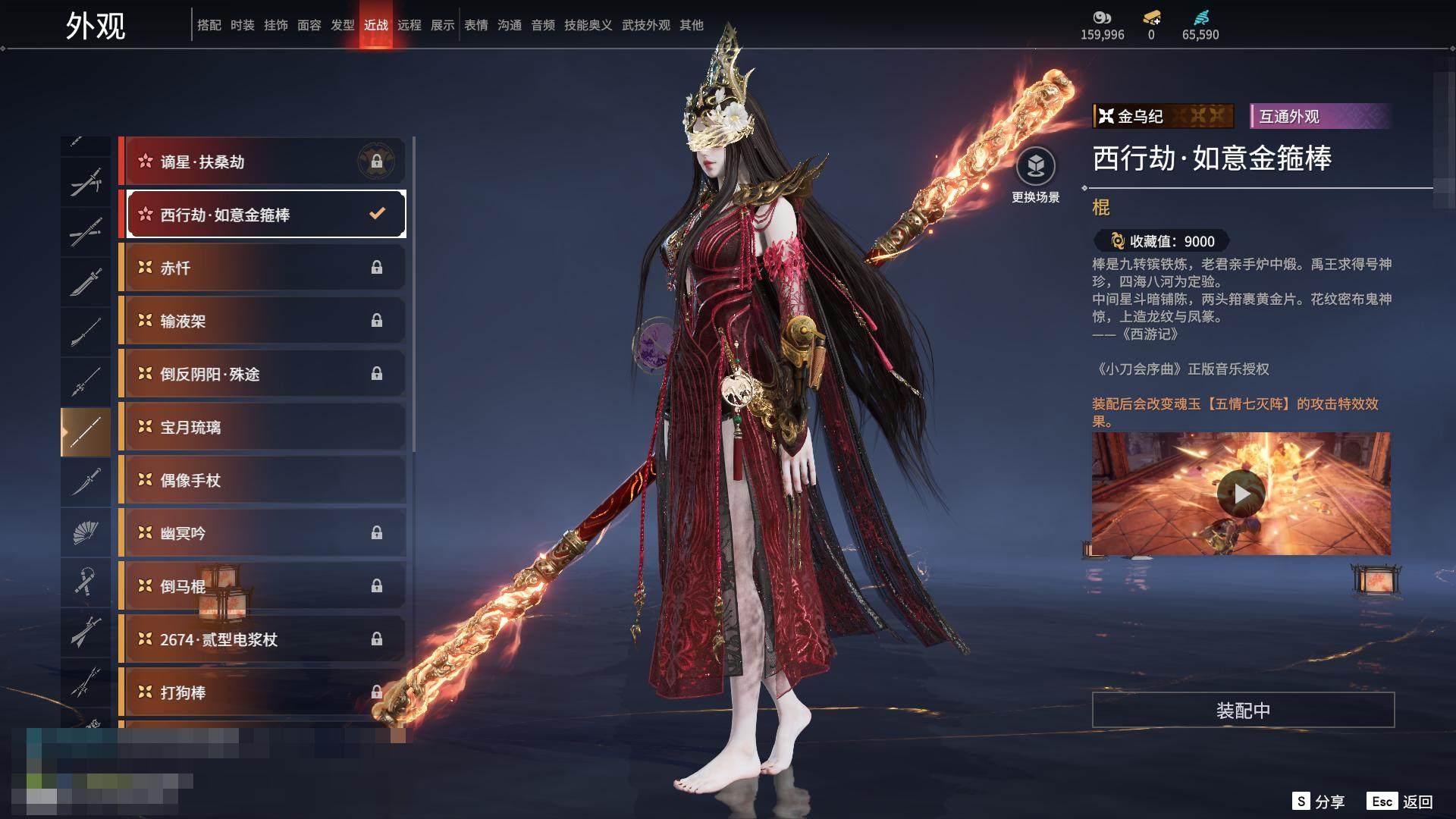Choose the nunchaku weapon category icon
Screen dimensions: 1456x819
(85, 582)
